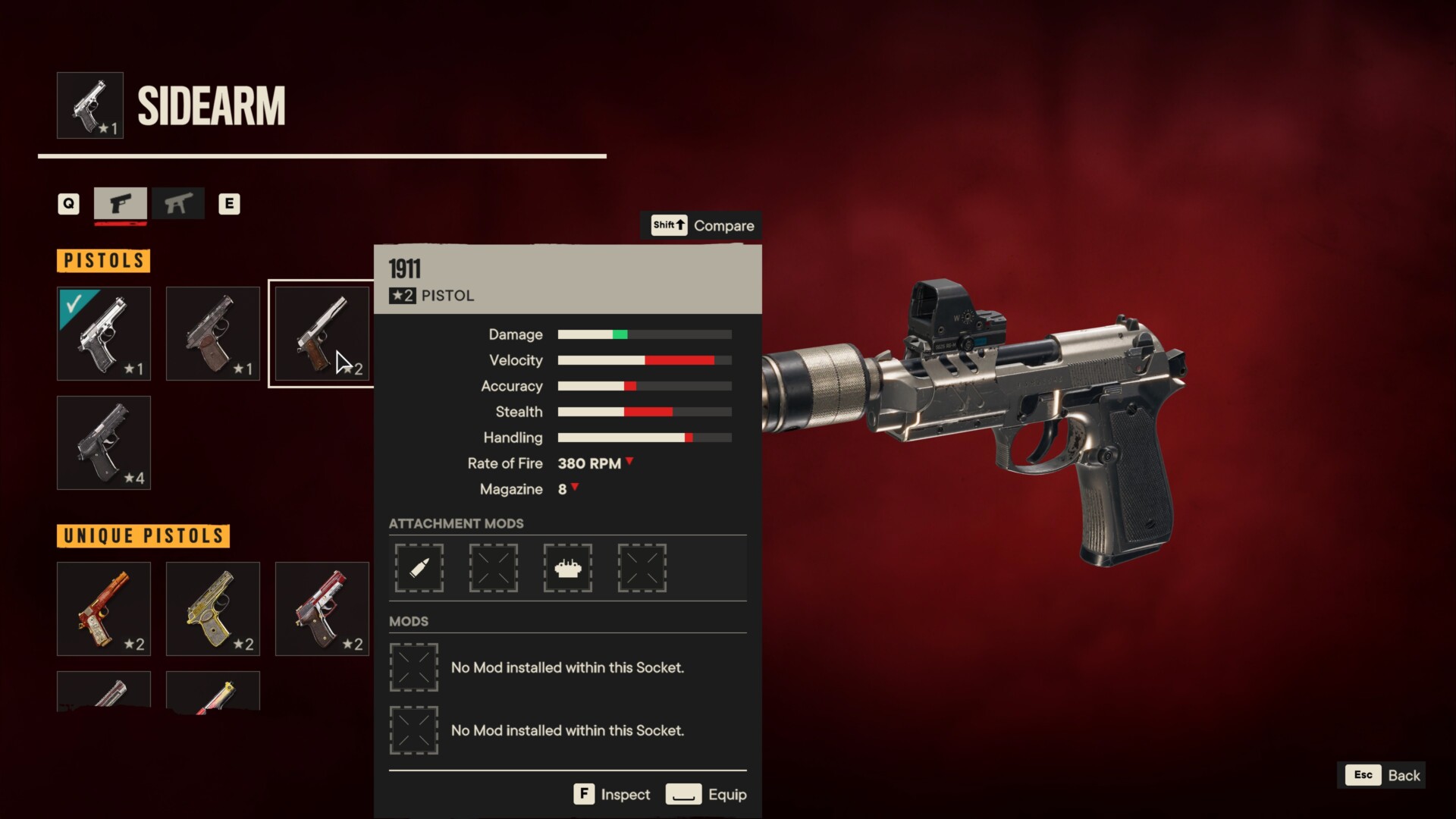
Task: Pick the black four-star pistol
Action: (104, 443)
